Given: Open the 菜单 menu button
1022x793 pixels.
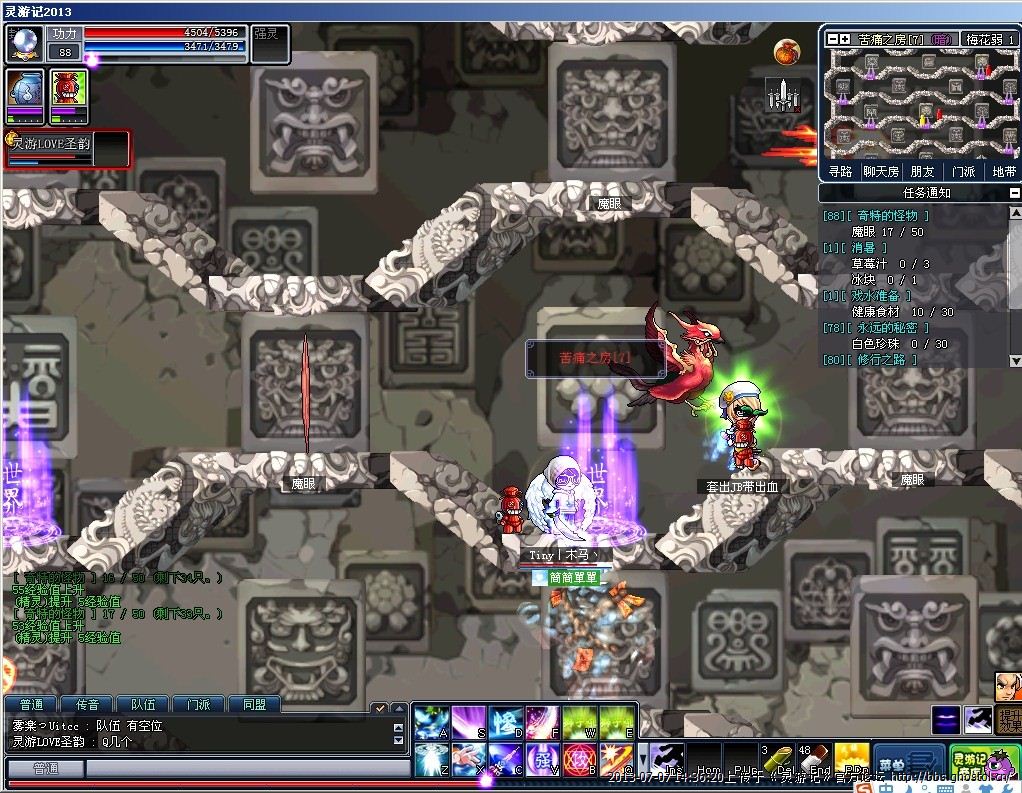Looking at the screenshot, I should pyautogui.click(x=909, y=762).
